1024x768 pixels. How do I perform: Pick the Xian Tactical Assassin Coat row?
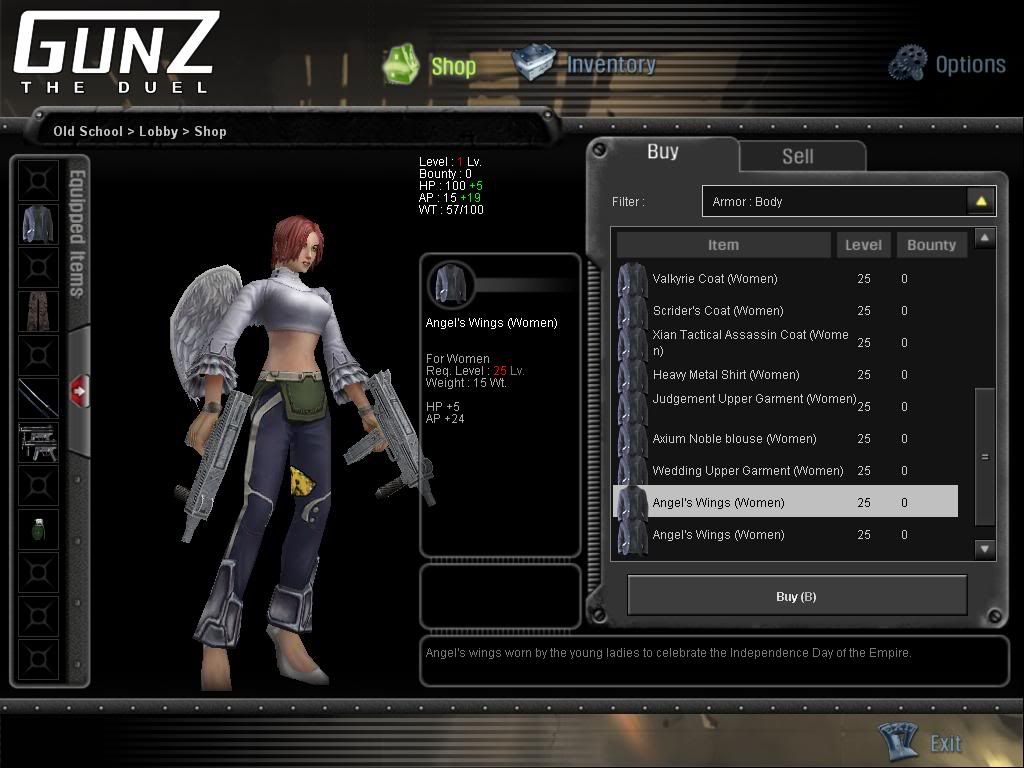[x=750, y=342]
